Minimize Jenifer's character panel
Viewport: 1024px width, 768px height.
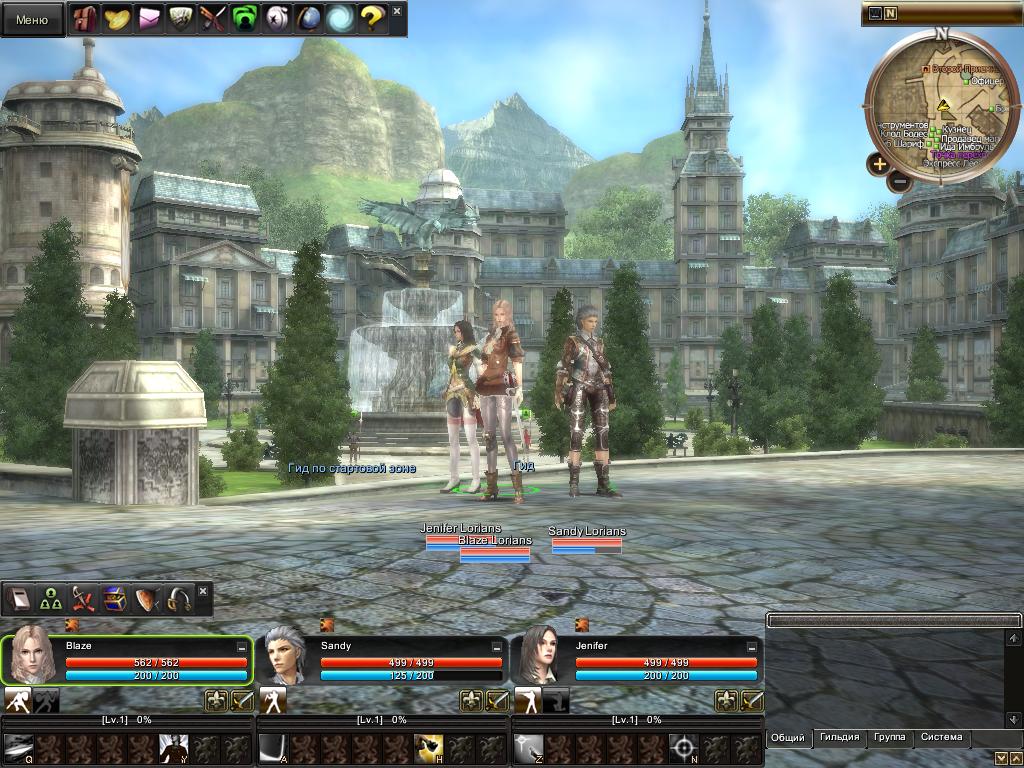coord(751,647)
